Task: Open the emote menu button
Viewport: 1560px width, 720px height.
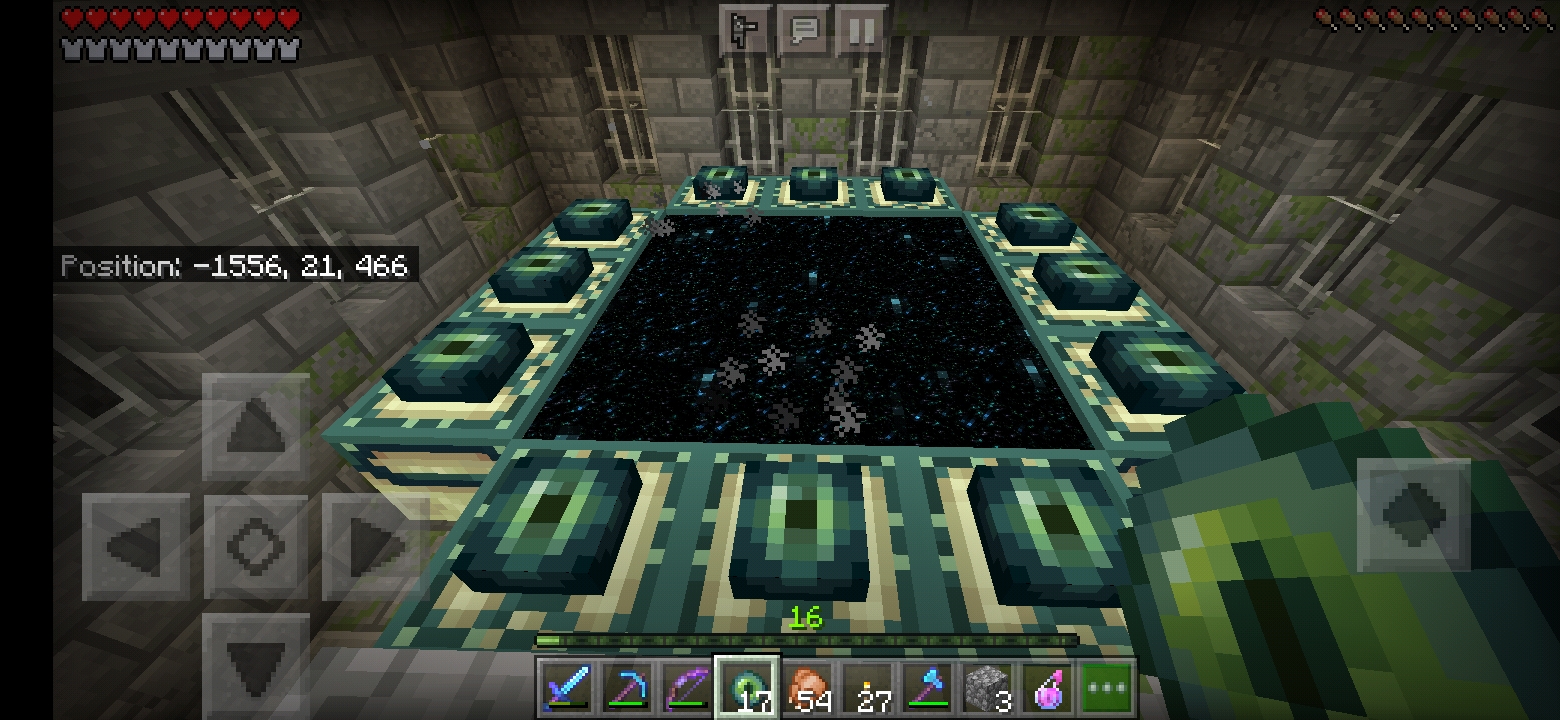Action: tap(745, 31)
